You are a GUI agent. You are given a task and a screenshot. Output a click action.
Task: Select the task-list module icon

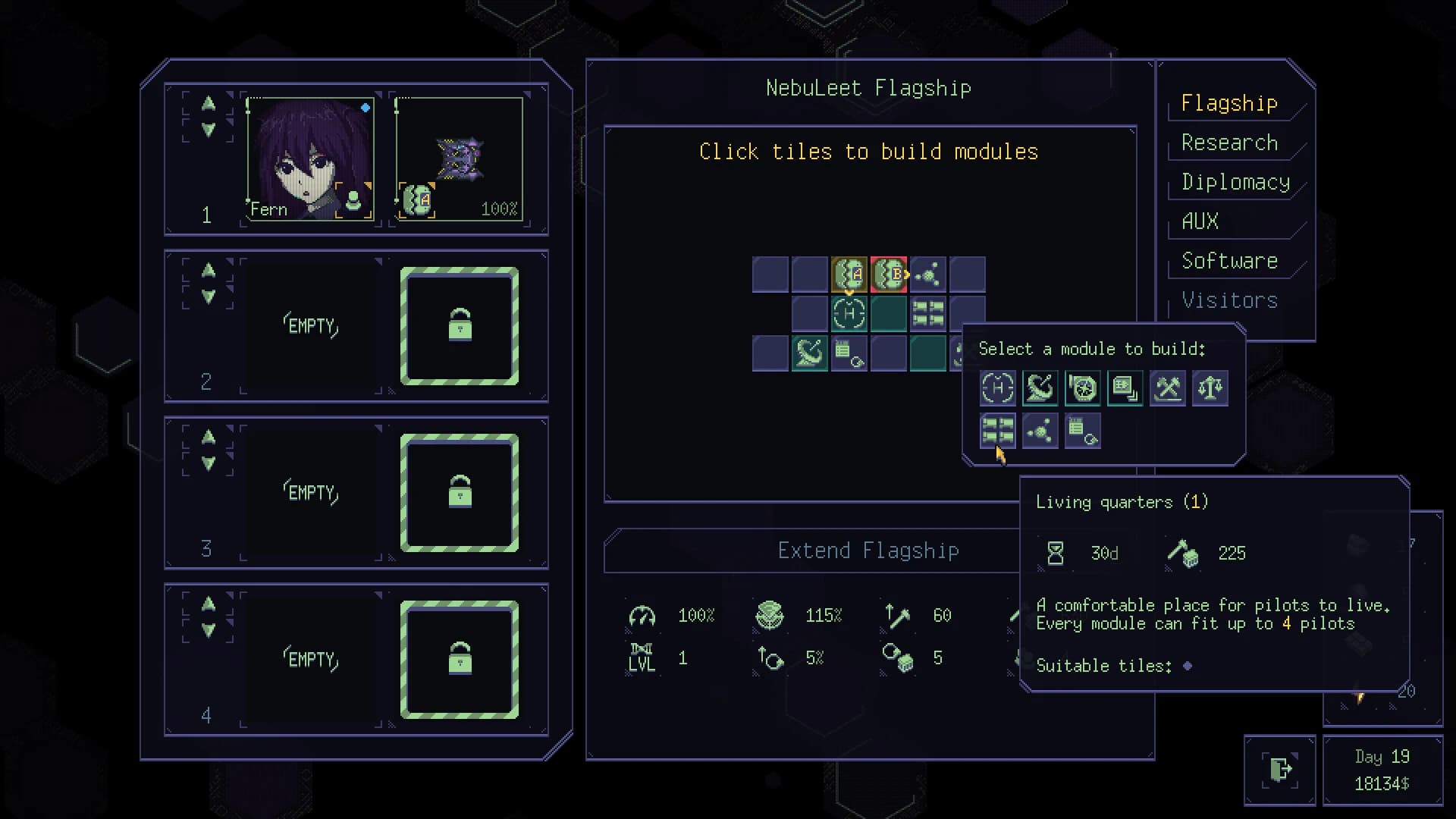[x=1083, y=431]
